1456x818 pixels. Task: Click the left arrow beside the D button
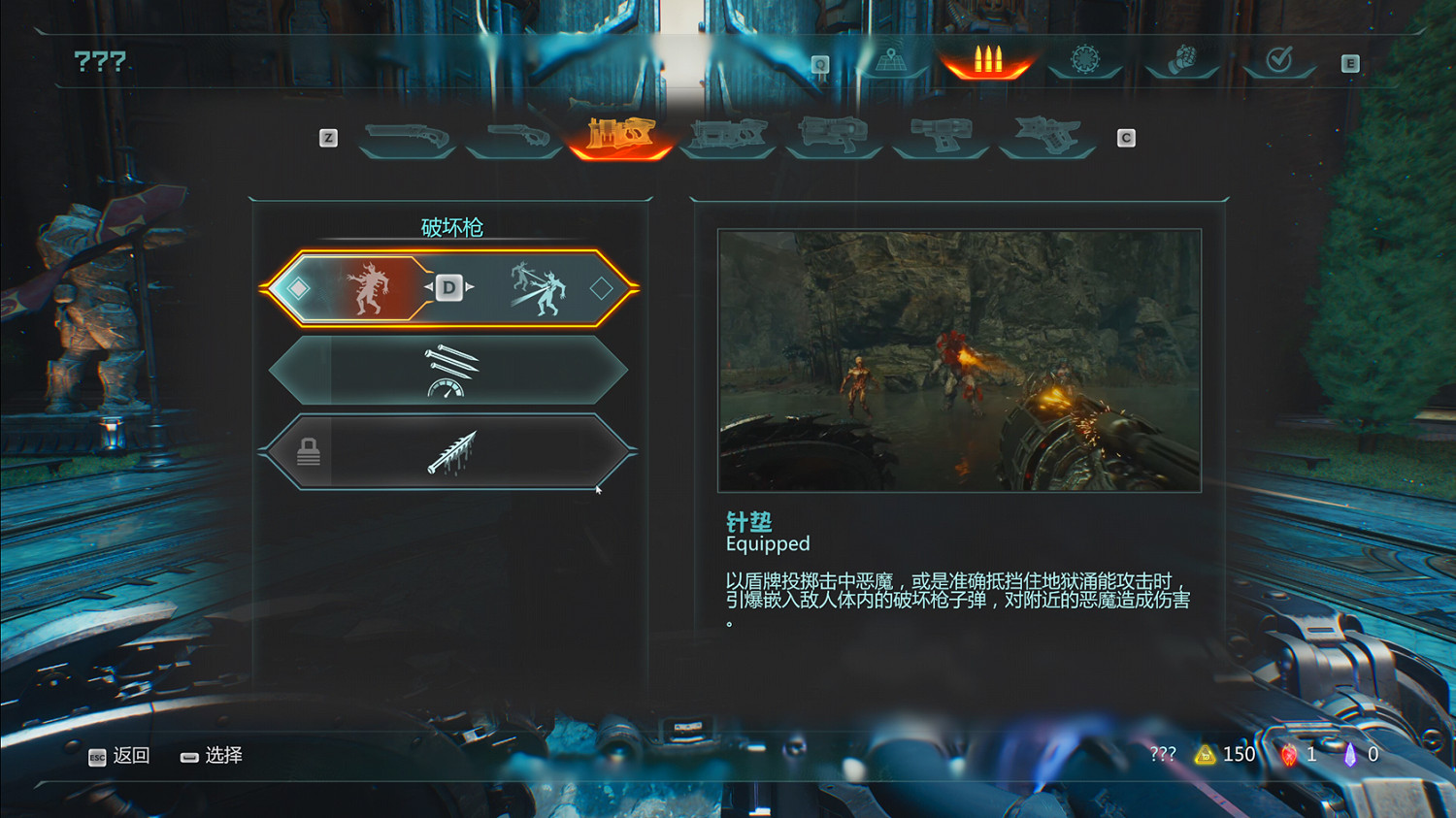[x=427, y=287]
